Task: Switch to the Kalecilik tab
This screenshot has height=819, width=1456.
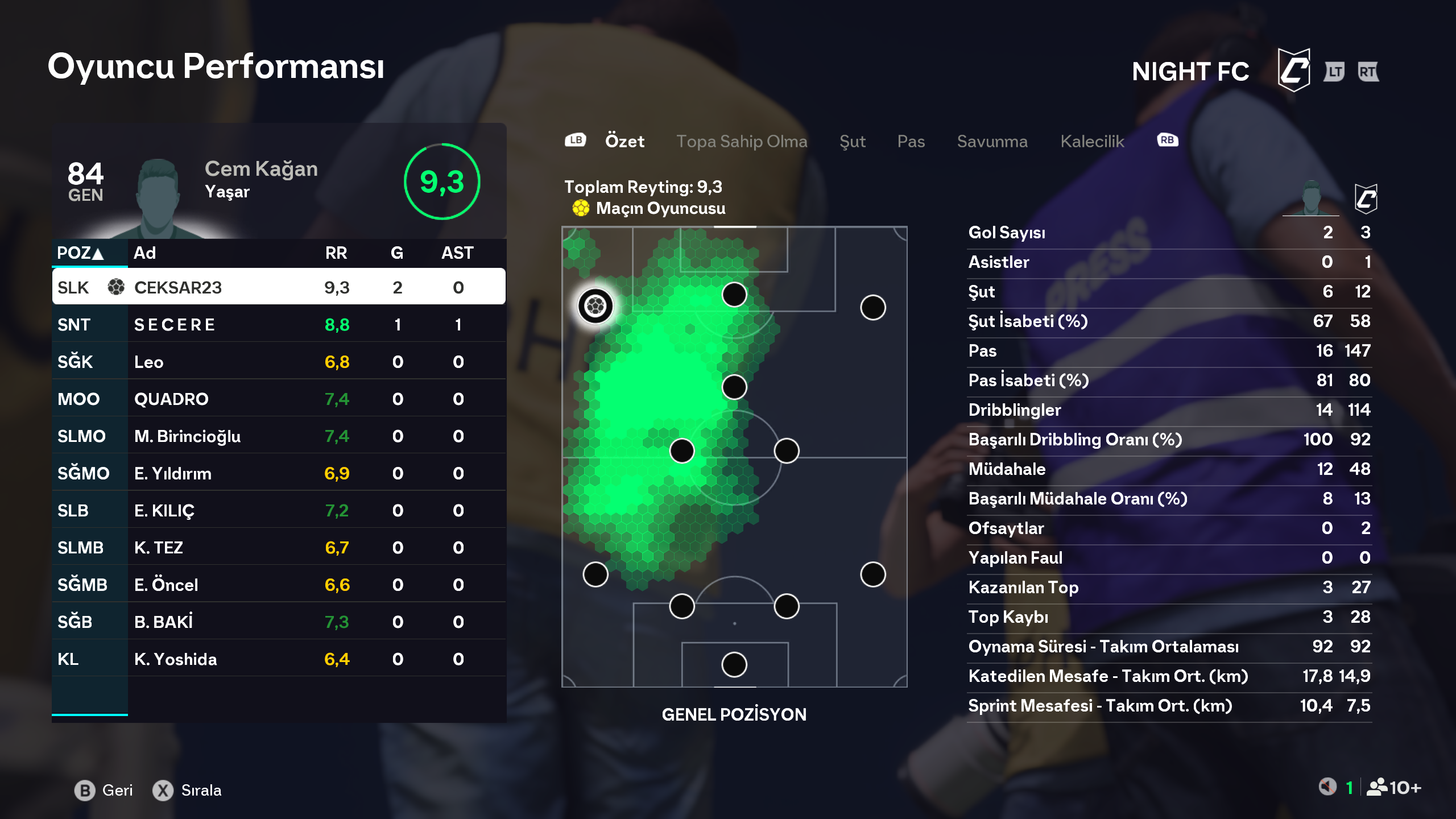Action: click(x=1092, y=141)
